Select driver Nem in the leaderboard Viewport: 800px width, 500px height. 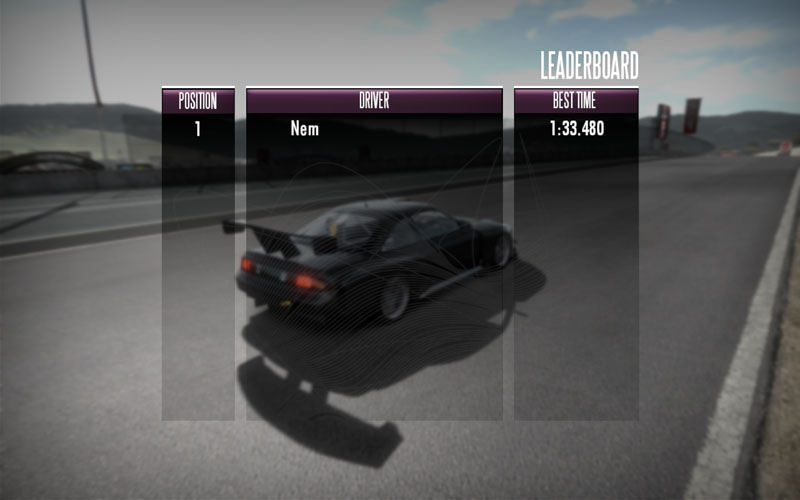305,129
